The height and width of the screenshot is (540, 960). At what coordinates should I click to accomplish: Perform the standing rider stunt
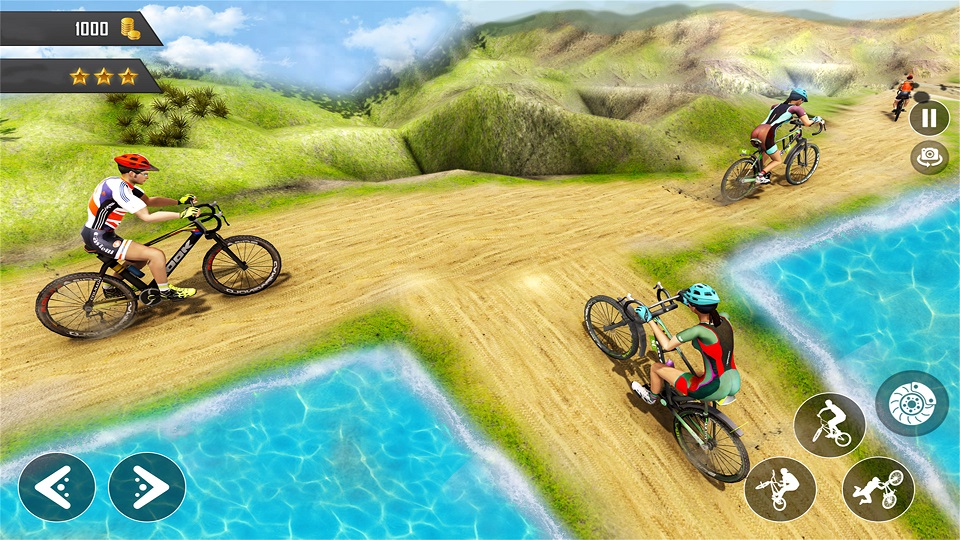tap(829, 425)
